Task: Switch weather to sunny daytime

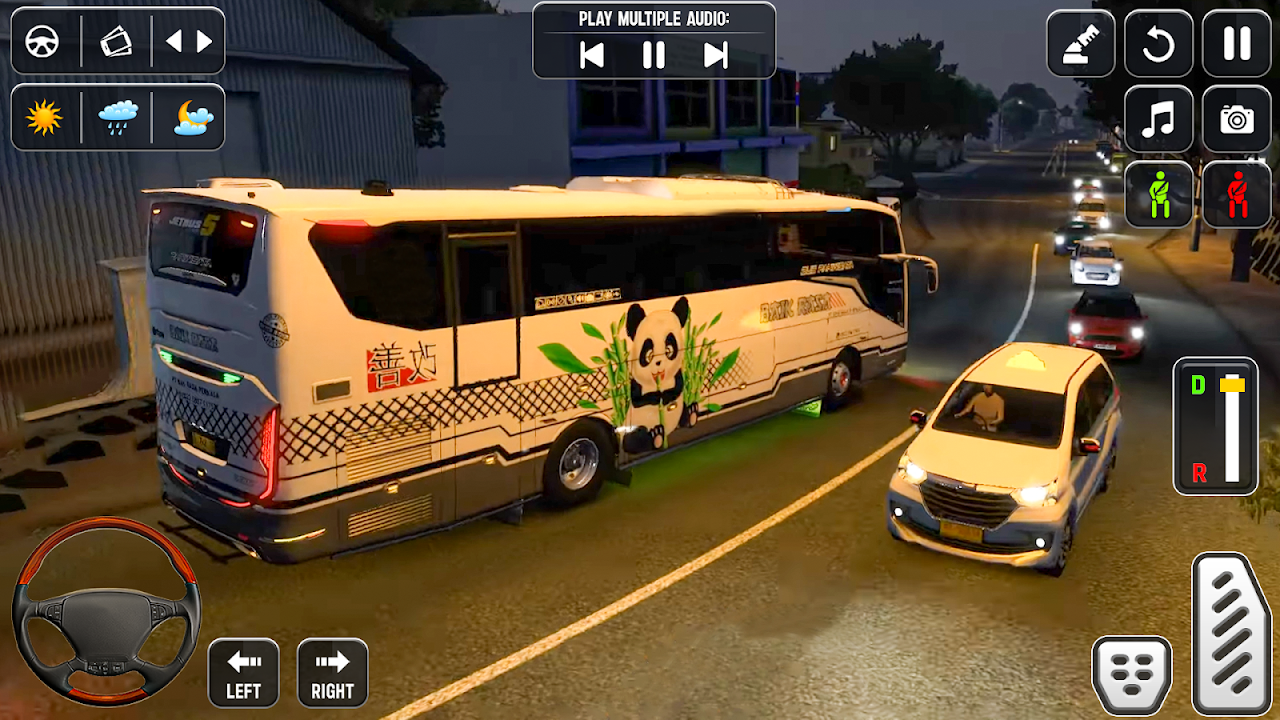Action: pos(44,117)
